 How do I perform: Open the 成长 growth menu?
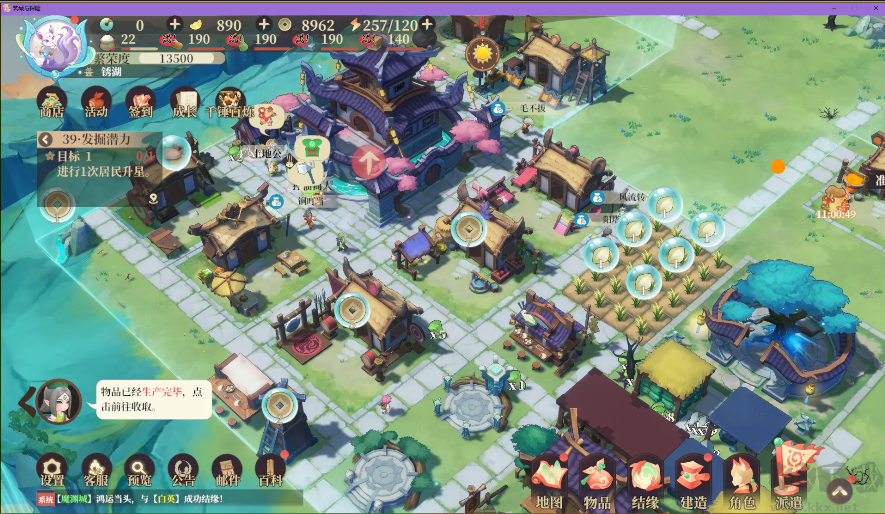click(x=184, y=100)
